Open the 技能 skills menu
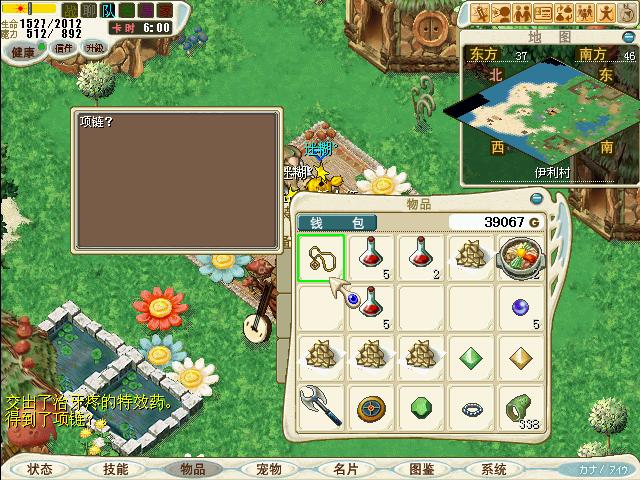640x480 pixels. pos(116,469)
